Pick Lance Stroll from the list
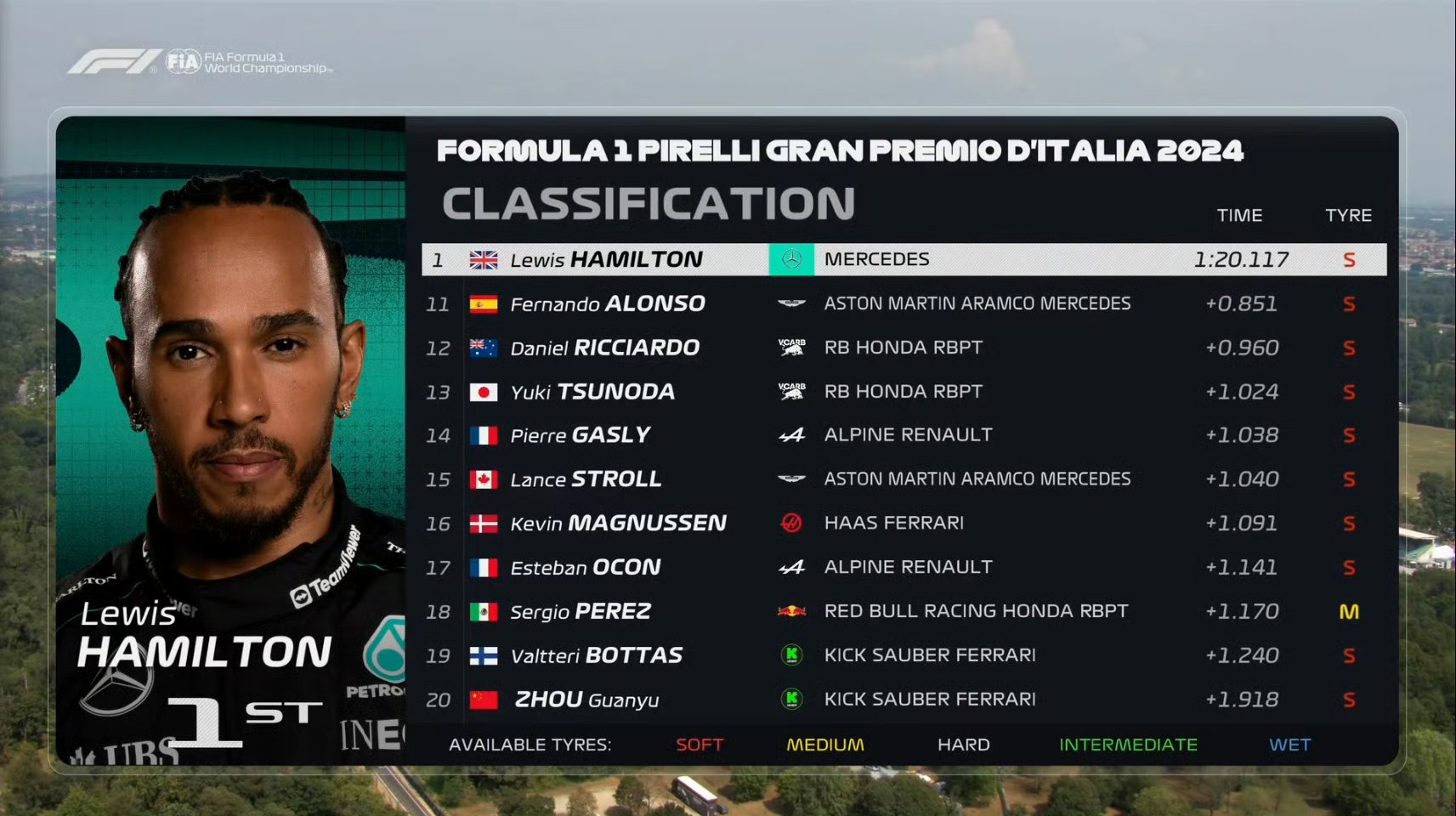The height and width of the screenshot is (816, 1456). 586,479
